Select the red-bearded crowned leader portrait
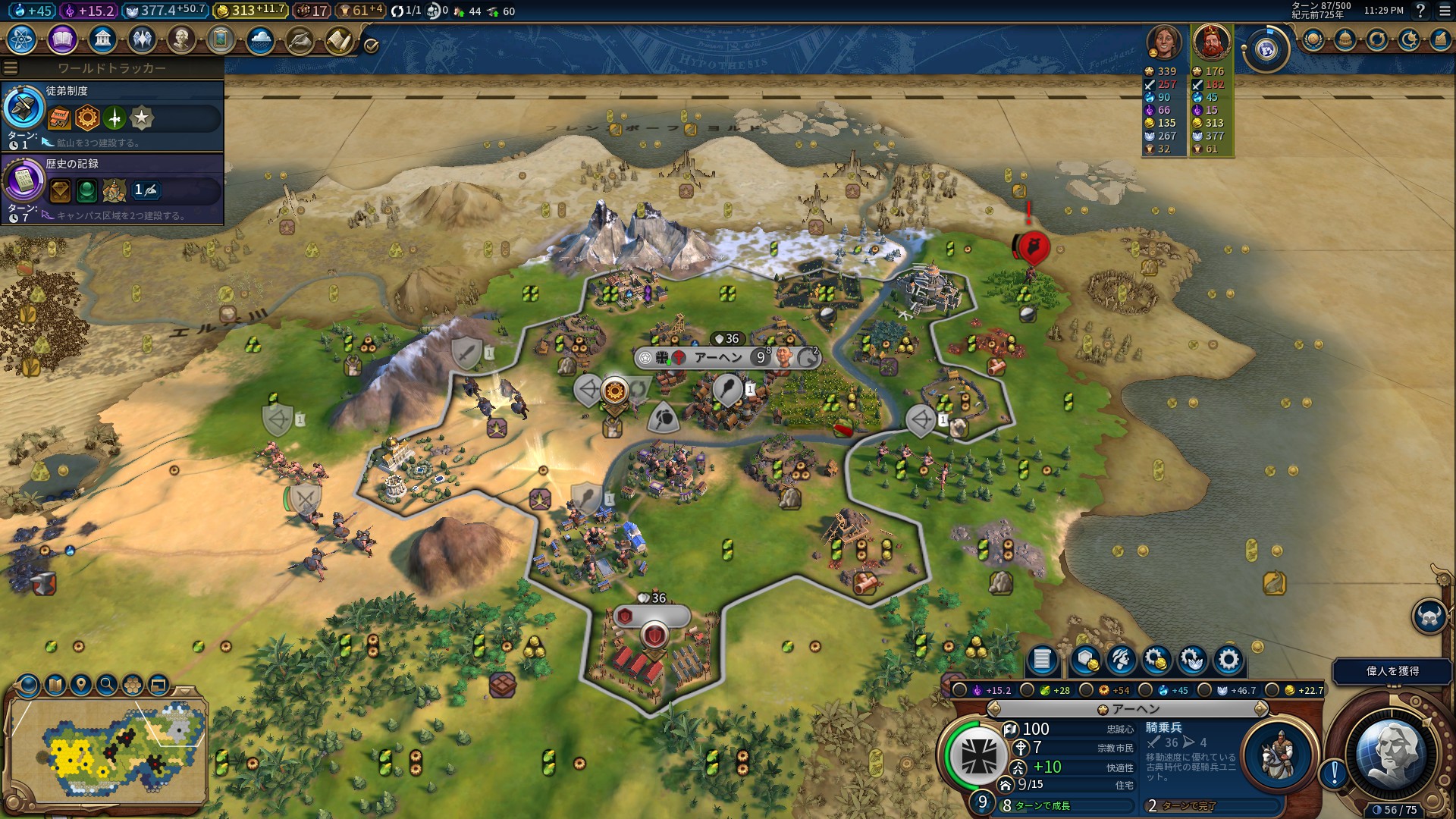 point(1211,42)
